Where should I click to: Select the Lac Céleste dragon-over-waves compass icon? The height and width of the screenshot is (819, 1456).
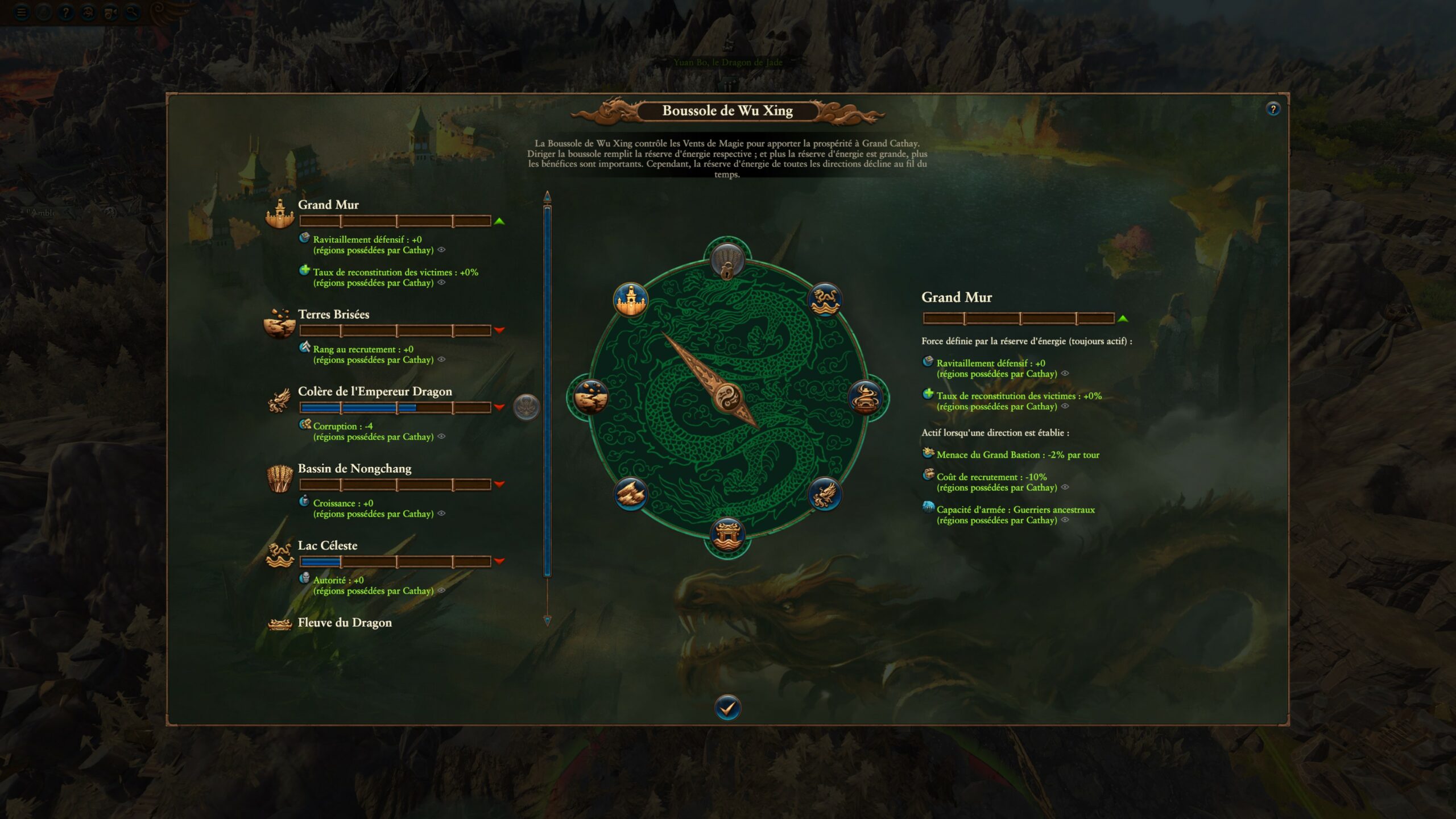coord(824,299)
